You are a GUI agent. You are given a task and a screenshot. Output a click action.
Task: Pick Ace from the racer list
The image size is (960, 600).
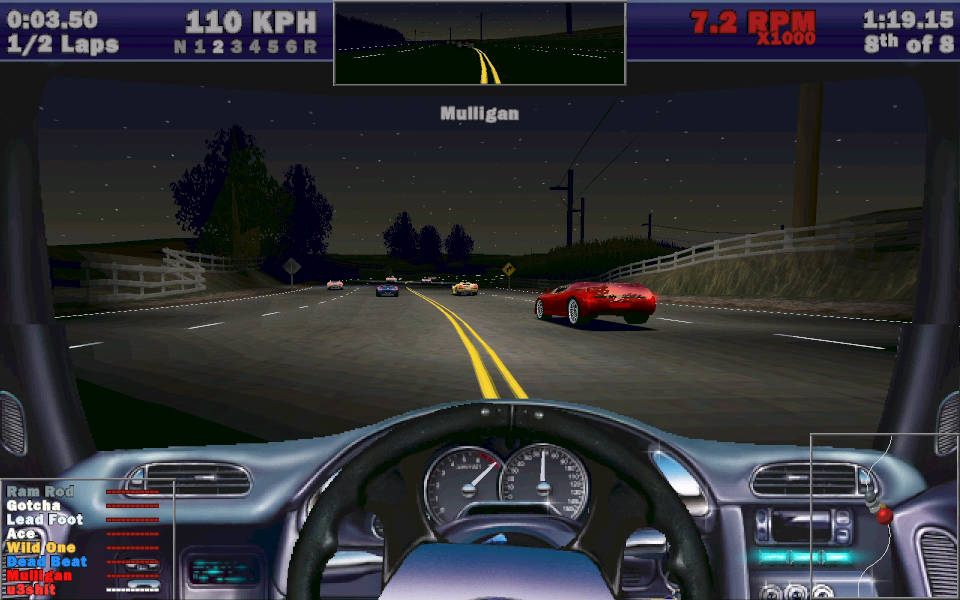click(x=20, y=533)
